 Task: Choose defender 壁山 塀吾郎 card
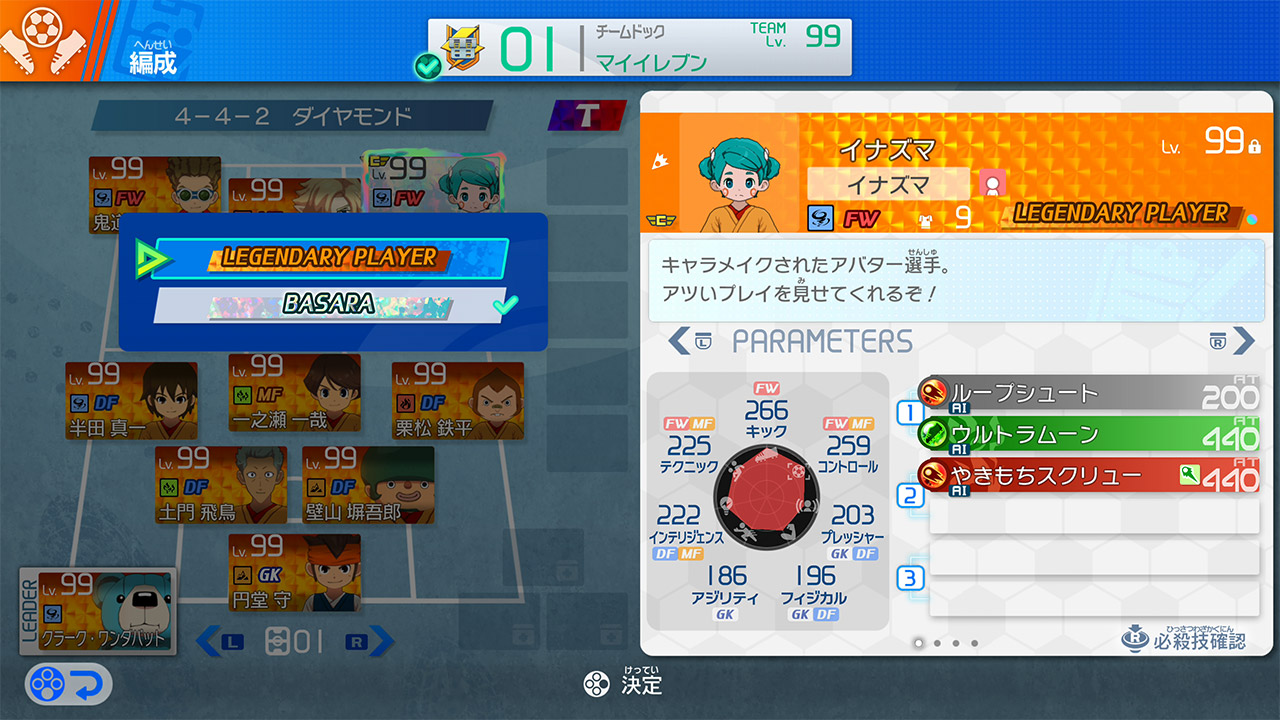click(x=368, y=484)
